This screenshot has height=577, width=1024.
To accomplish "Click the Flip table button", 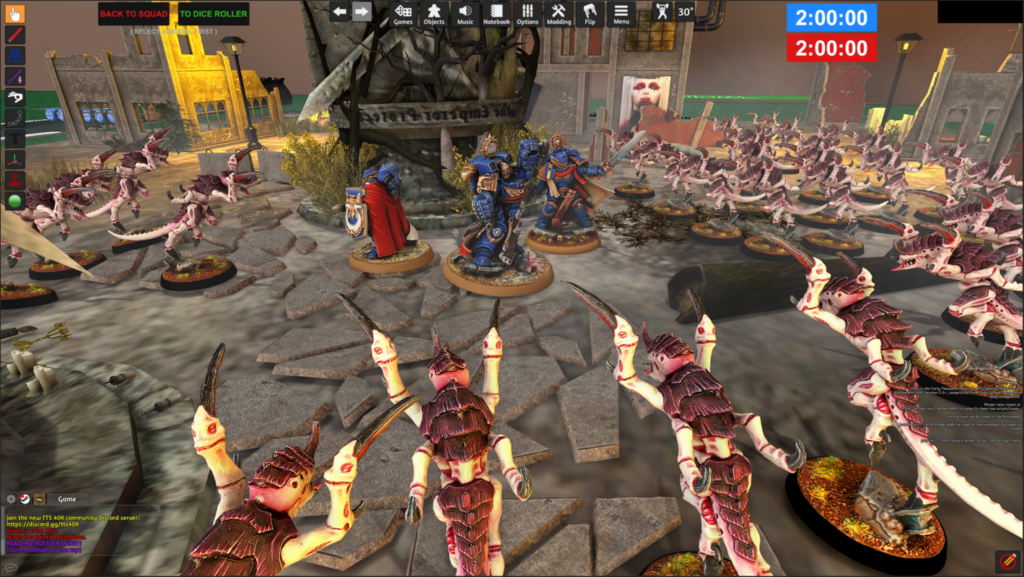I will pos(589,13).
